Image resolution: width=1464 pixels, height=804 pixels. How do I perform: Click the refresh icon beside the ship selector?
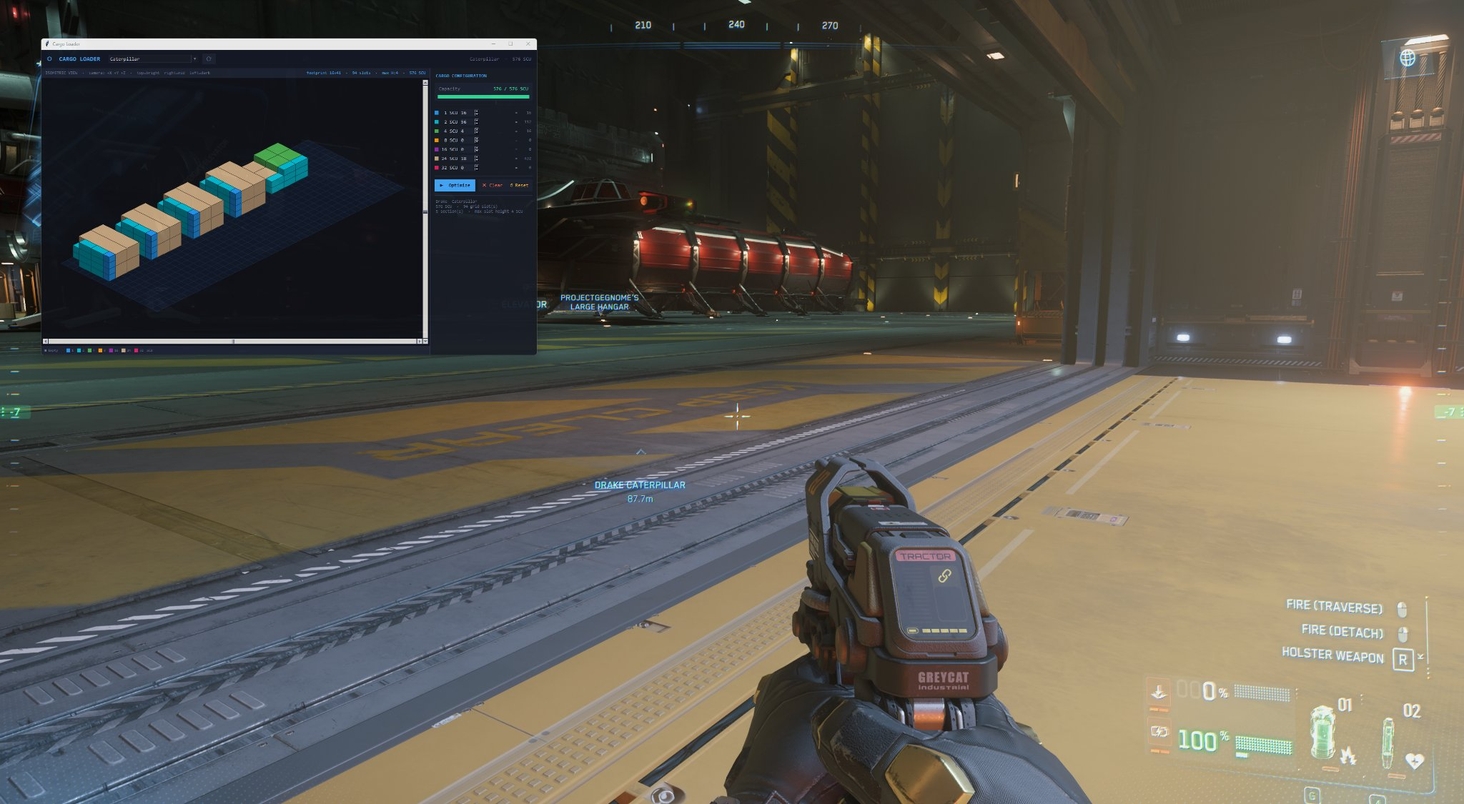coord(209,59)
